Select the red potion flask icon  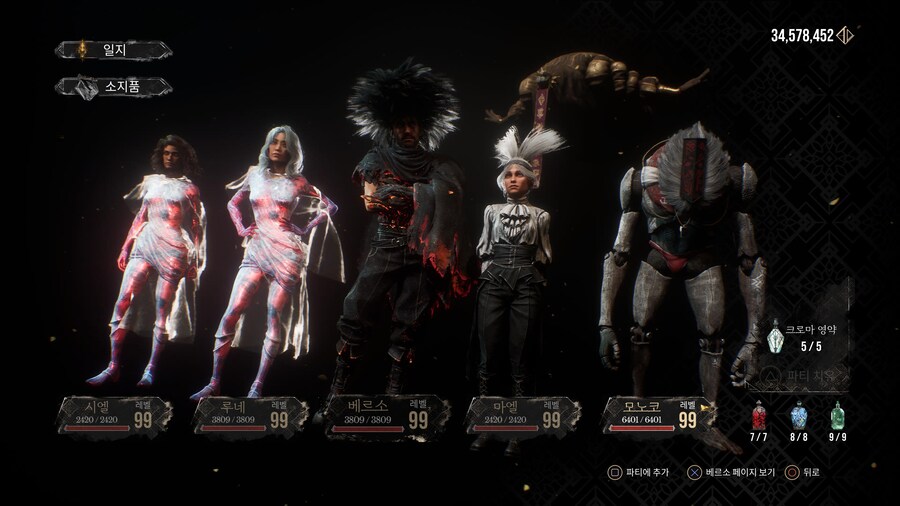click(760, 415)
